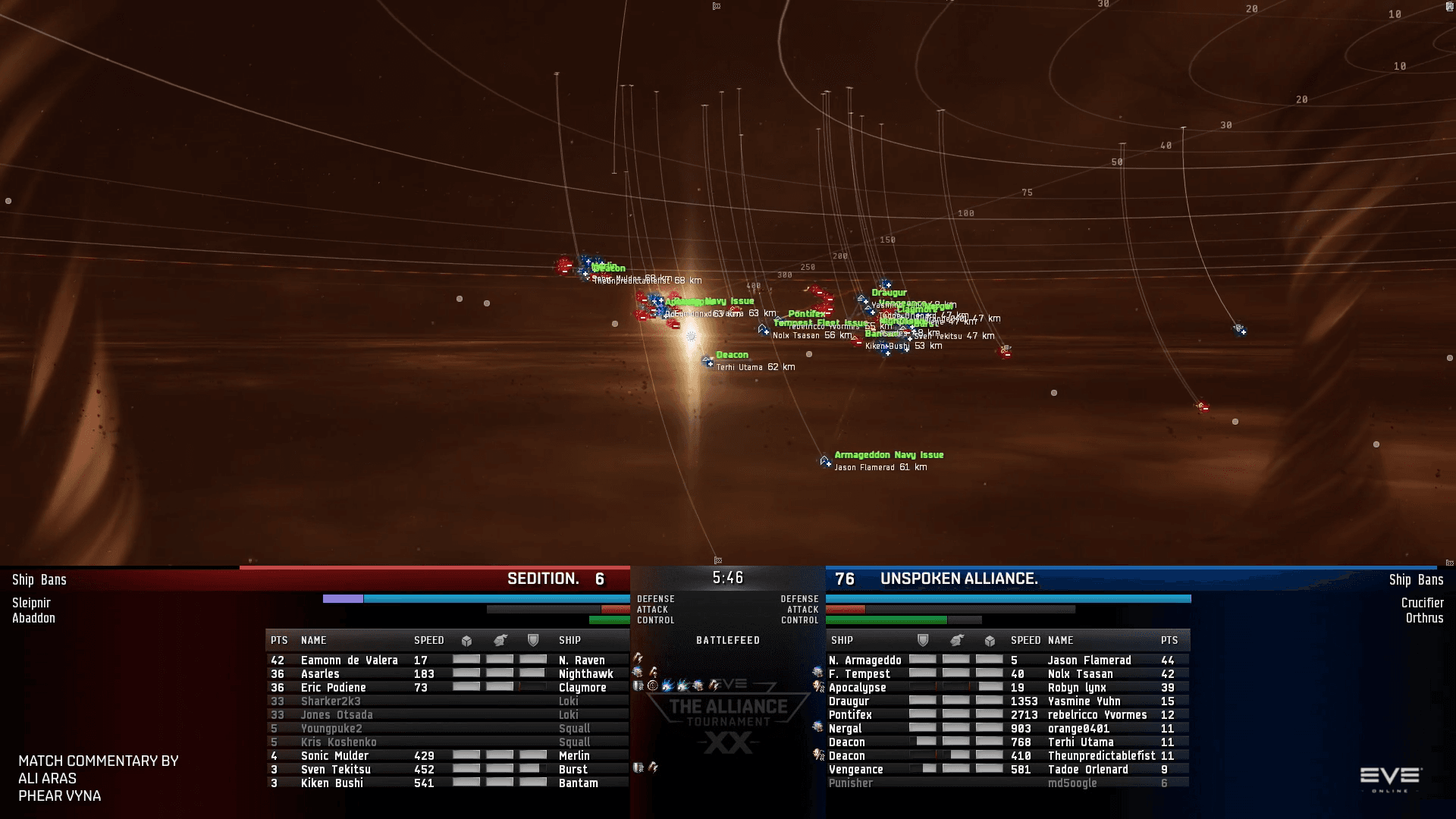Select Asarles' Nighthawk row
This screenshot has height=819, width=1456.
tap(447, 674)
